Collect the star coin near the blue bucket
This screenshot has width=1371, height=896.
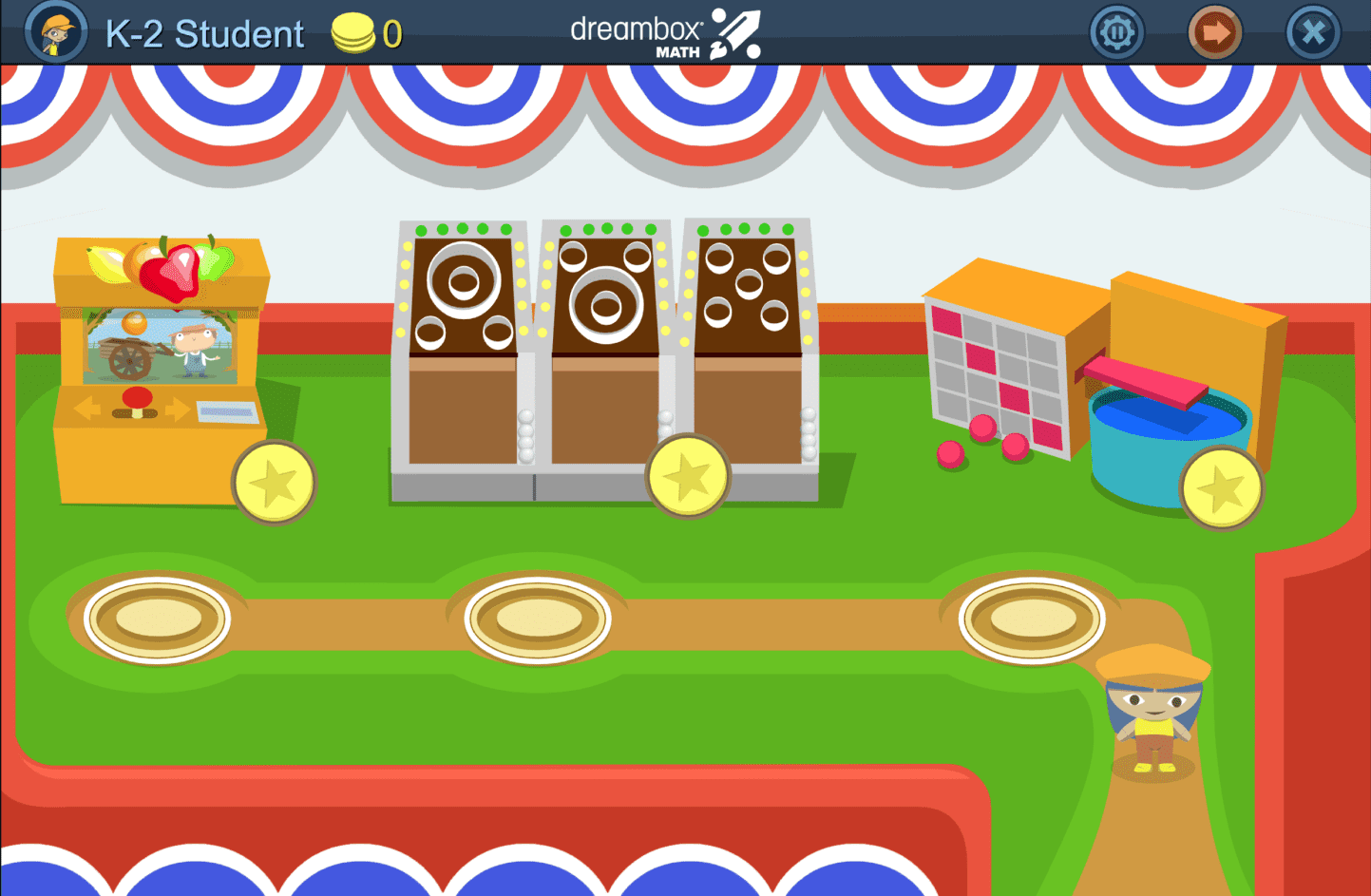[x=1221, y=487]
